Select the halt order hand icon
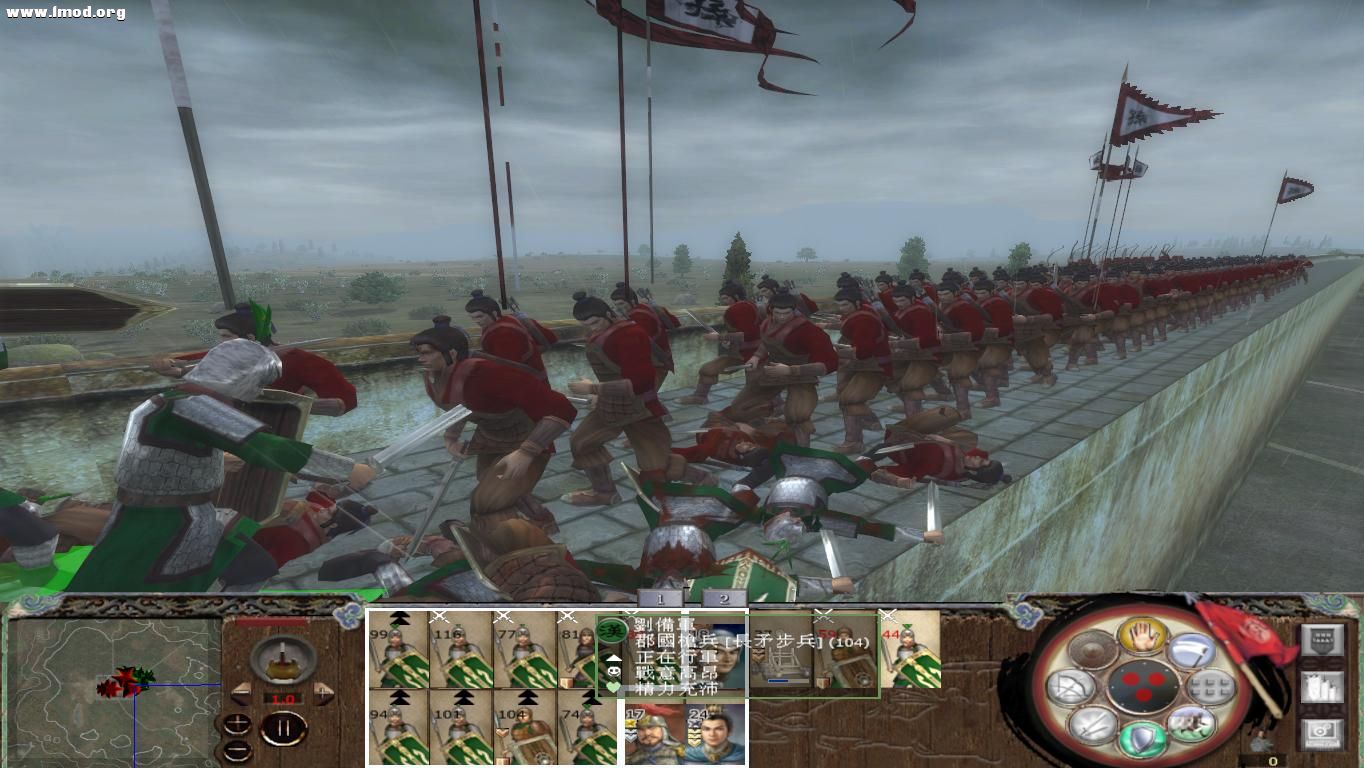1364x768 pixels. [1142, 637]
